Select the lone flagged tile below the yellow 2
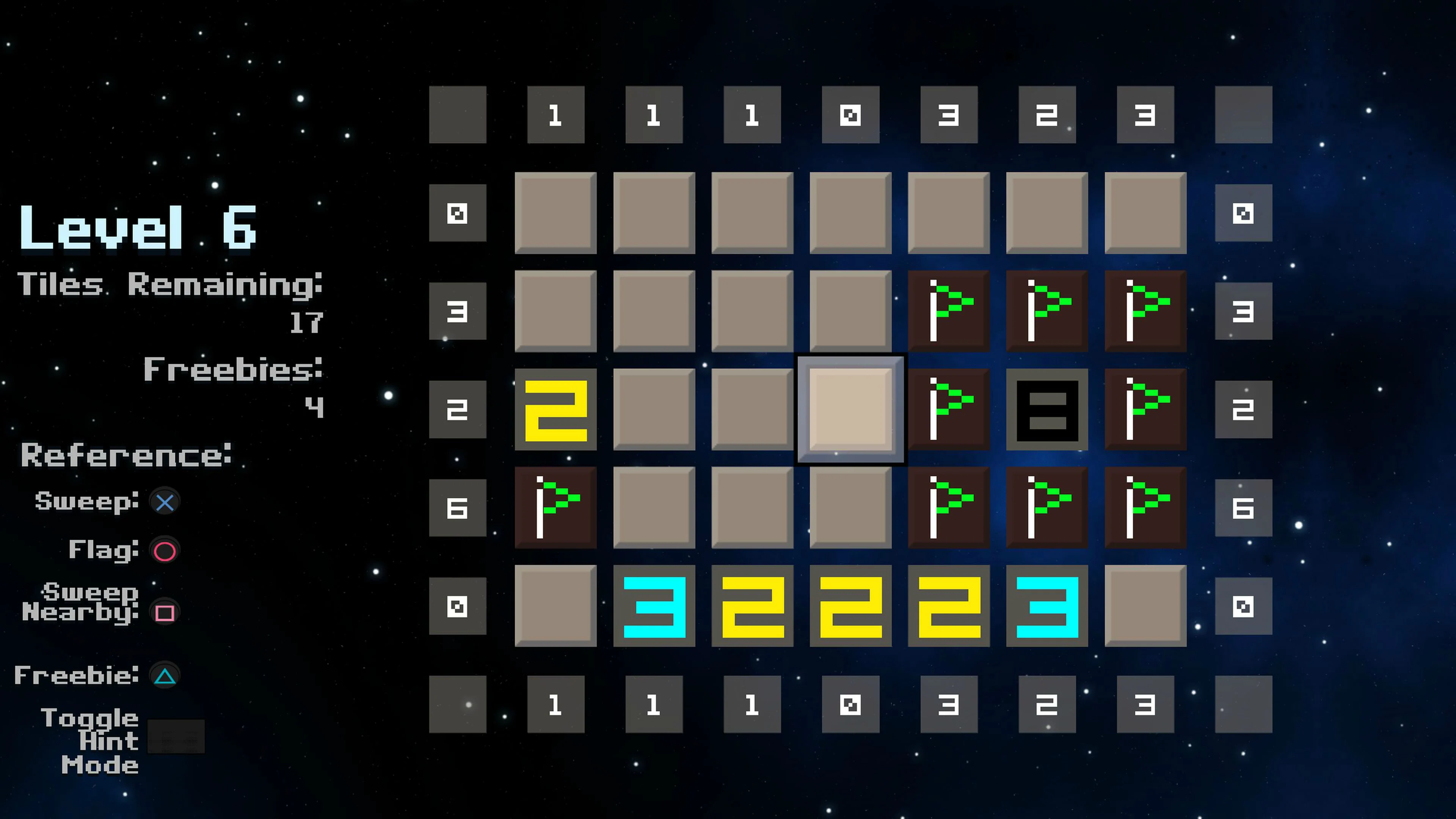 point(555,507)
